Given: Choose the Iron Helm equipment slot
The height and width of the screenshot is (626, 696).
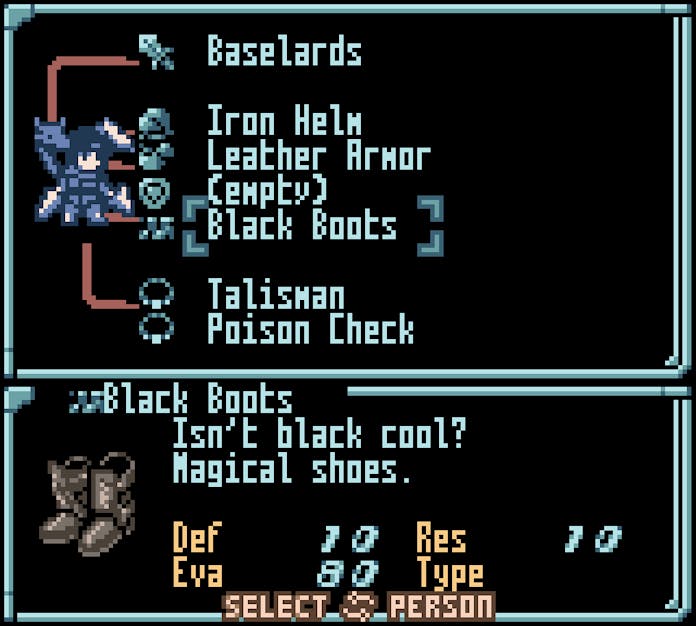Looking at the screenshot, I should pyautogui.click(x=283, y=123).
